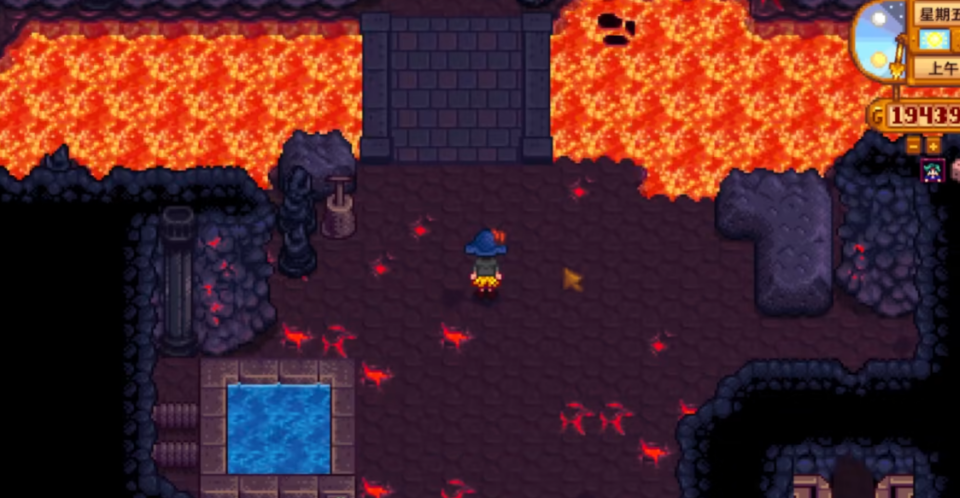The height and width of the screenshot is (498, 960).
Task: Click the zoom-out minus button
Action: pos(915,146)
